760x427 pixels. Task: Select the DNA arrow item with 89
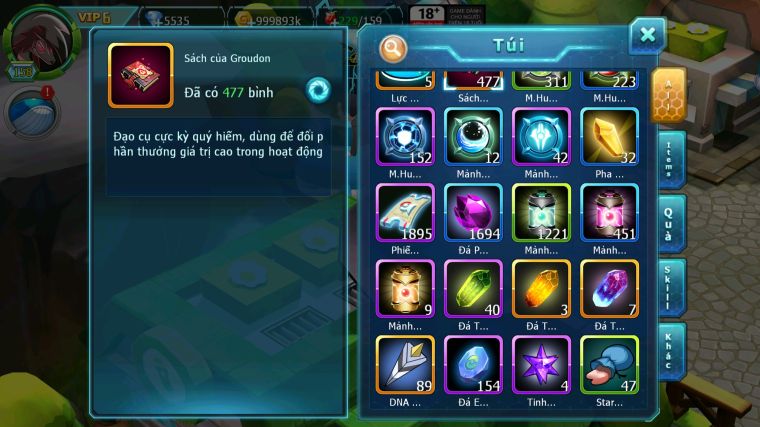point(405,365)
